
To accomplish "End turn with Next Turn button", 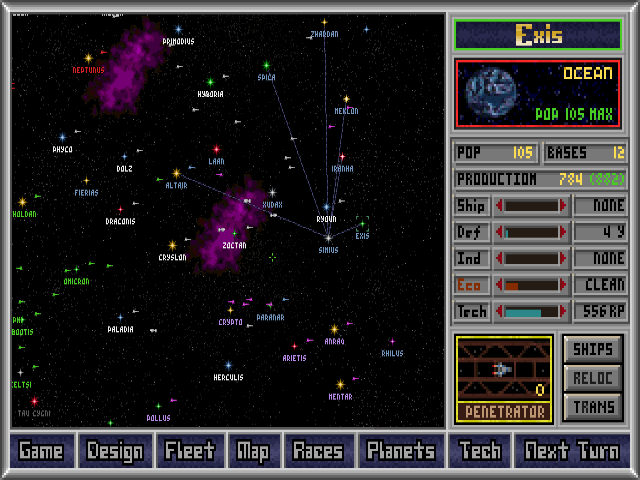I will coord(571,451).
